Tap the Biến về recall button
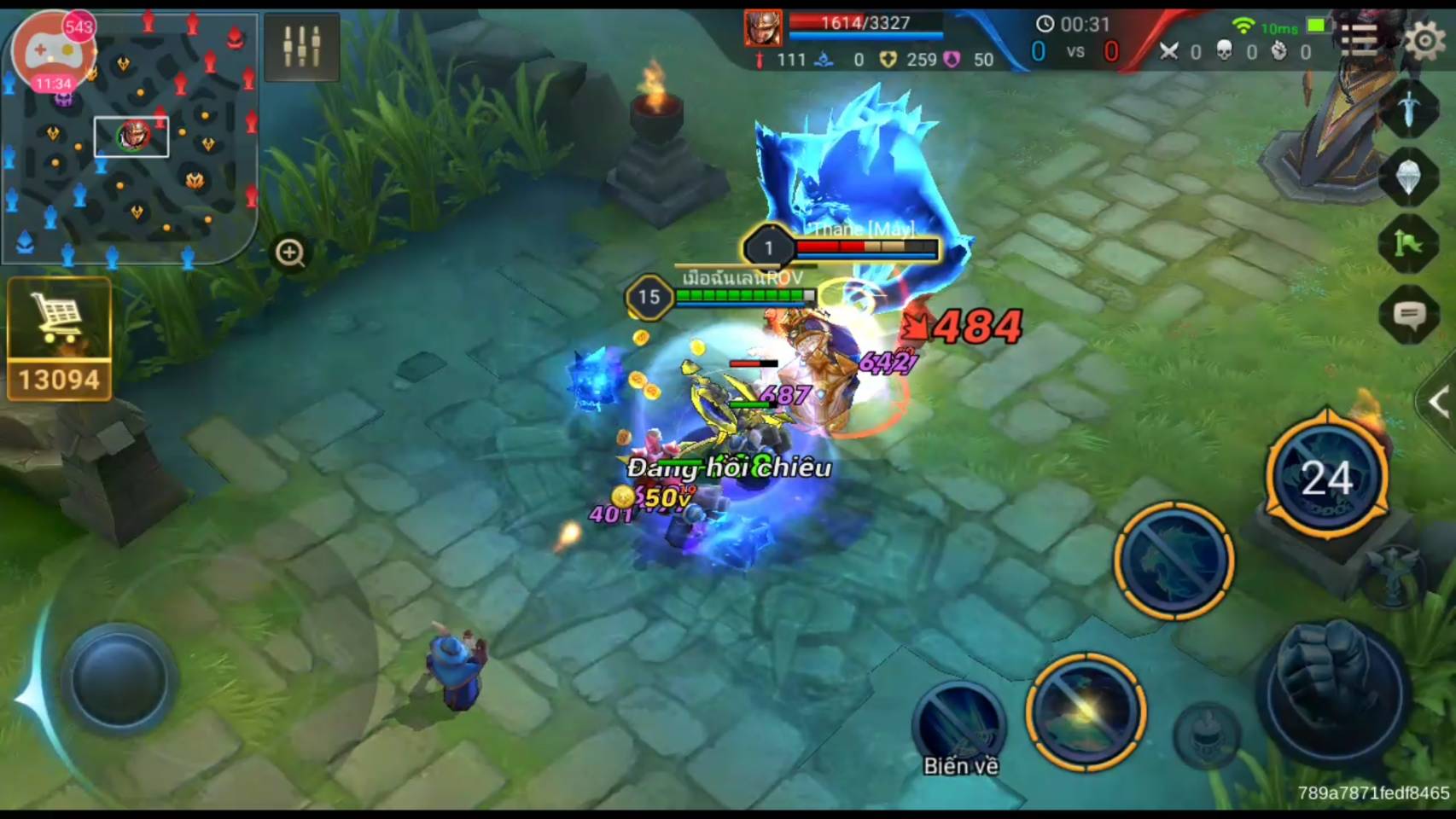The width and height of the screenshot is (1456, 819). 959,728
